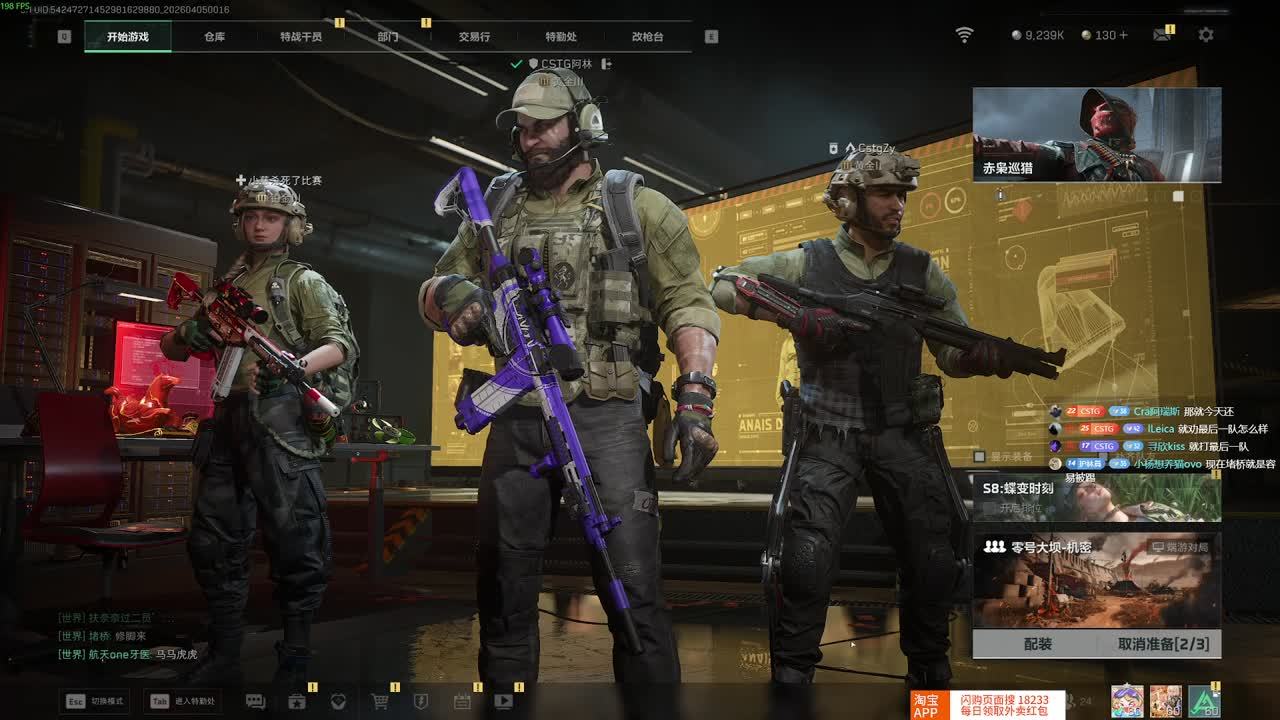Screen dimensions: 1280x720
Task: Open the 特勤处 tab
Action: coord(561,37)
